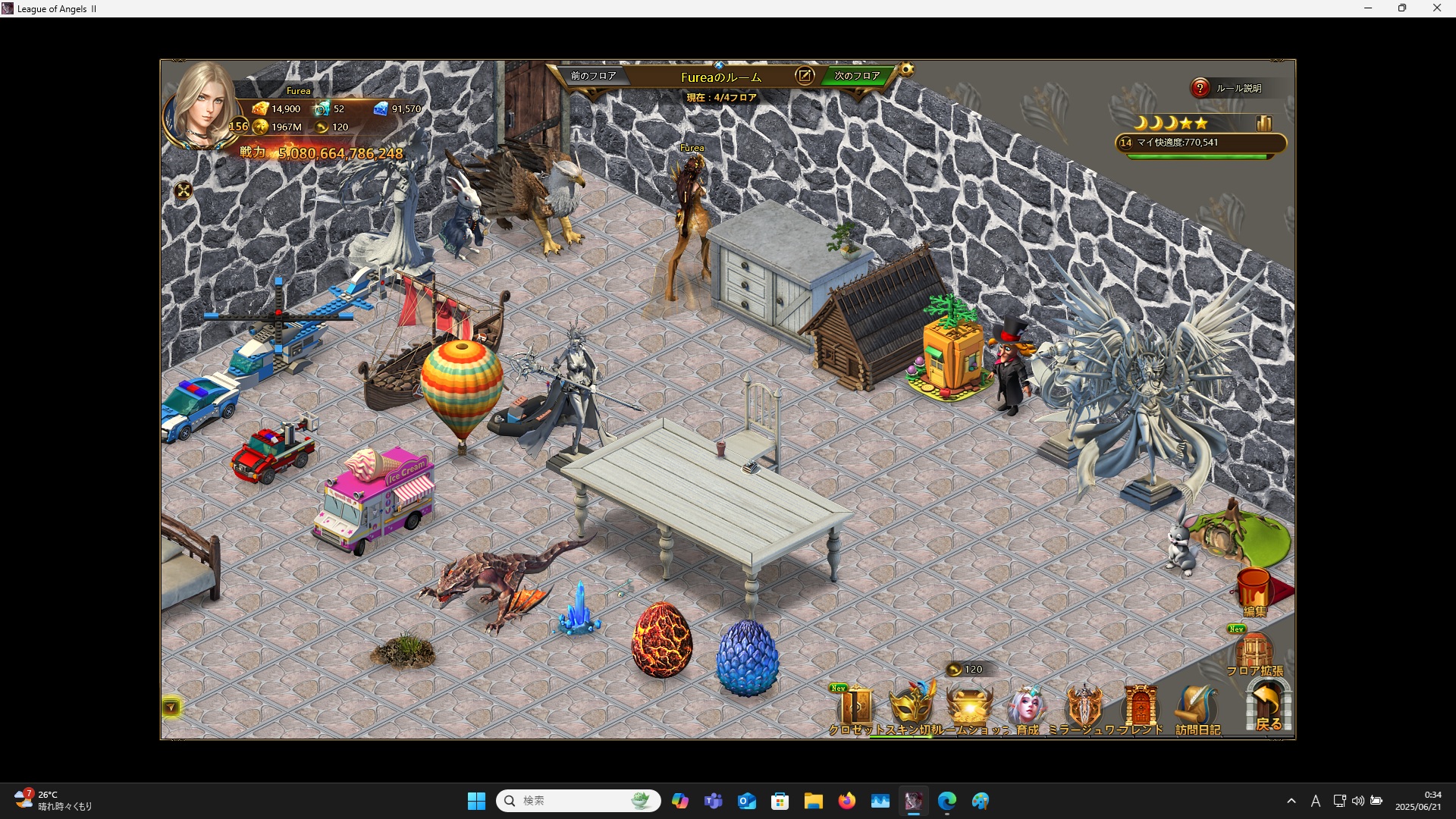
Task: Maximize or restore the game window
Action: (1402, 8)
